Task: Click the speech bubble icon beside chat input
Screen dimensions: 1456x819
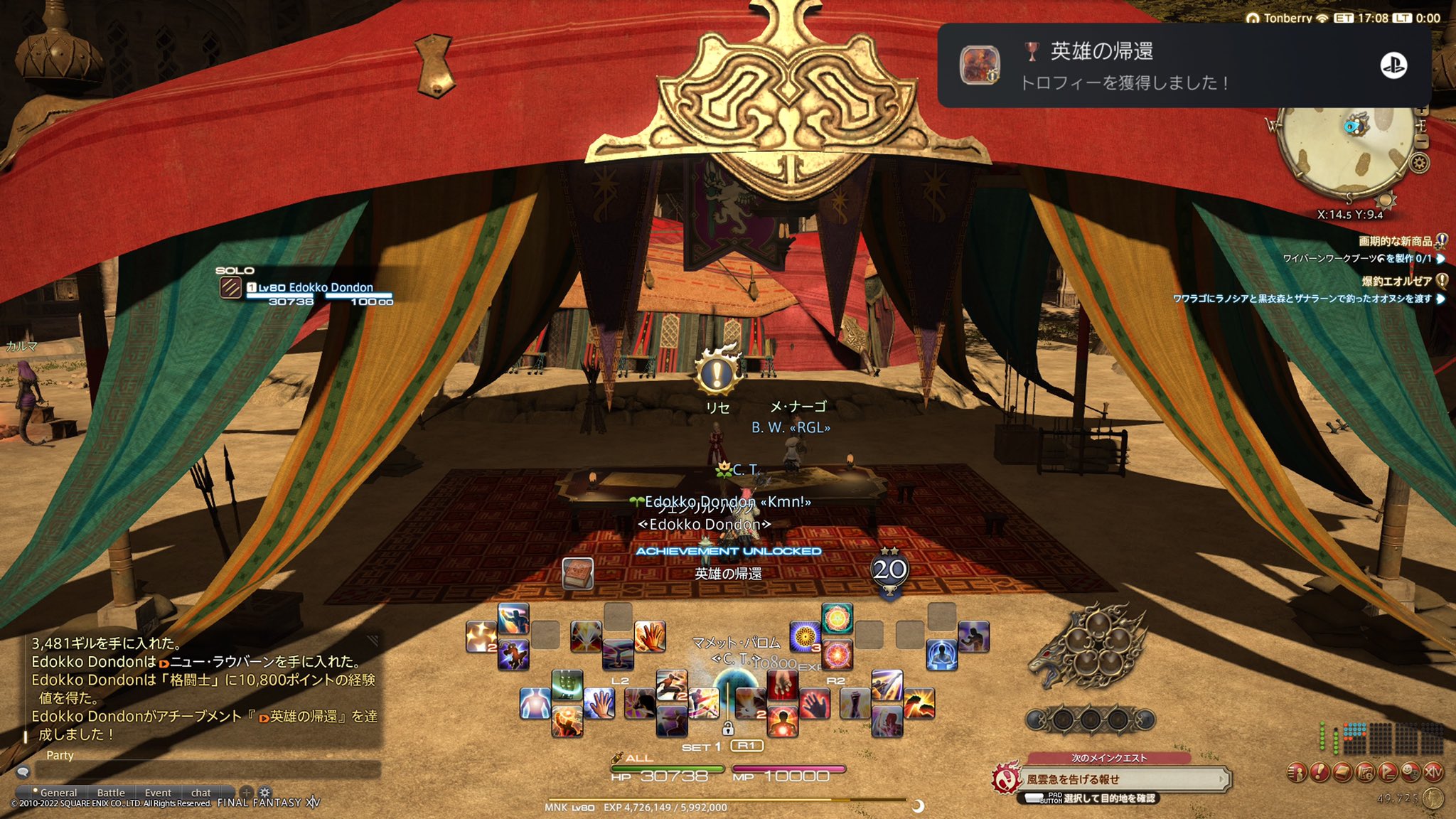Action: pos(23,773)
